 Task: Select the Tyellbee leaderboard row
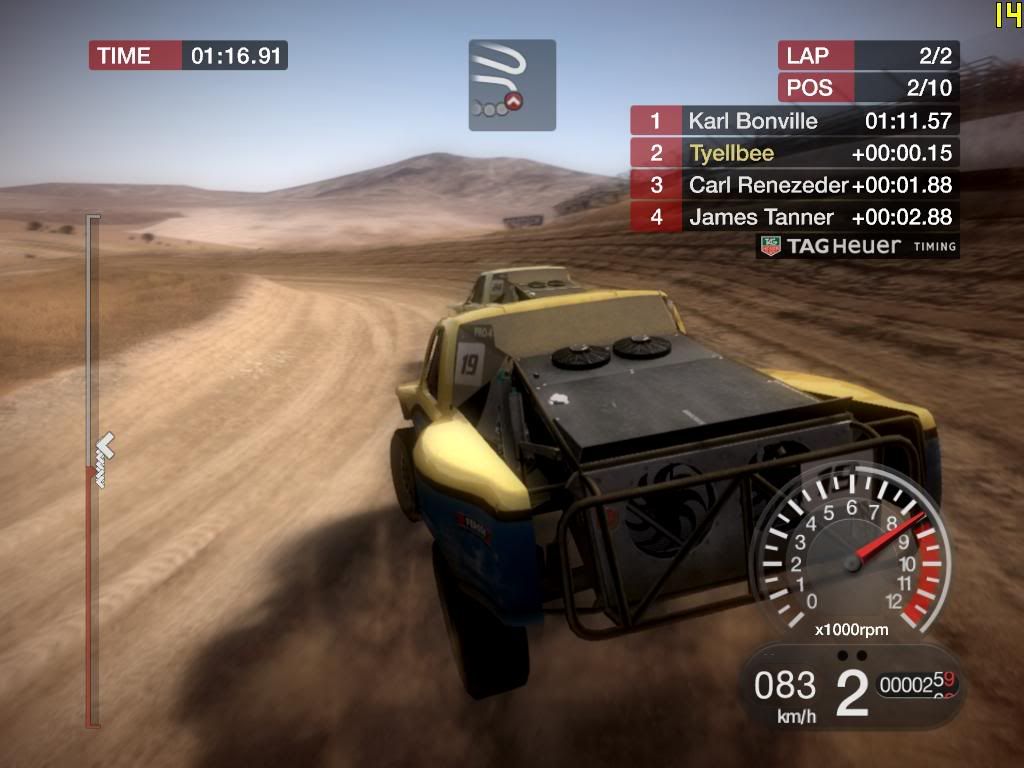click(794, 153)
